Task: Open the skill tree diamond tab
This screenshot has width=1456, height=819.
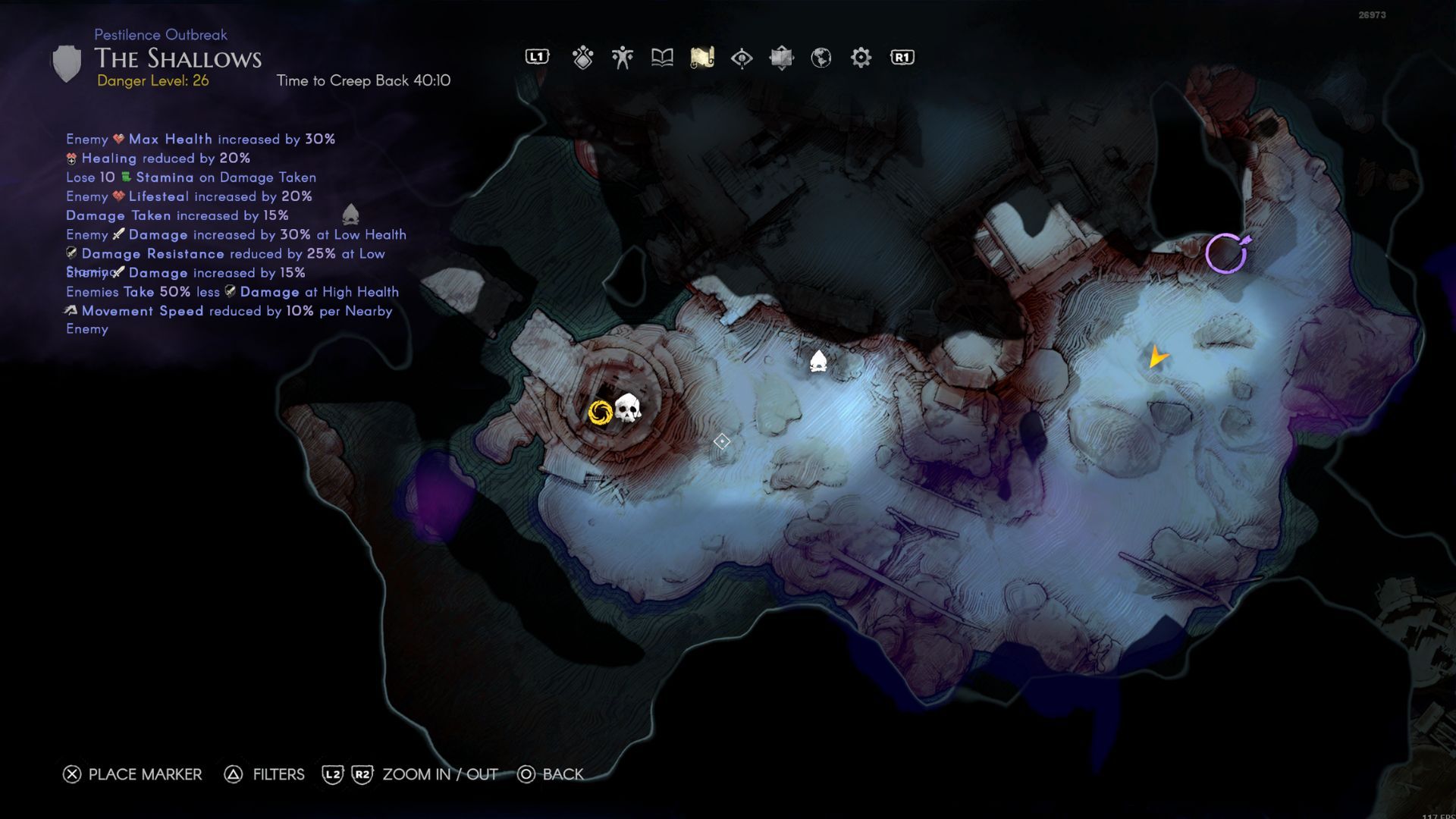Action: click(x=582, y=58)
